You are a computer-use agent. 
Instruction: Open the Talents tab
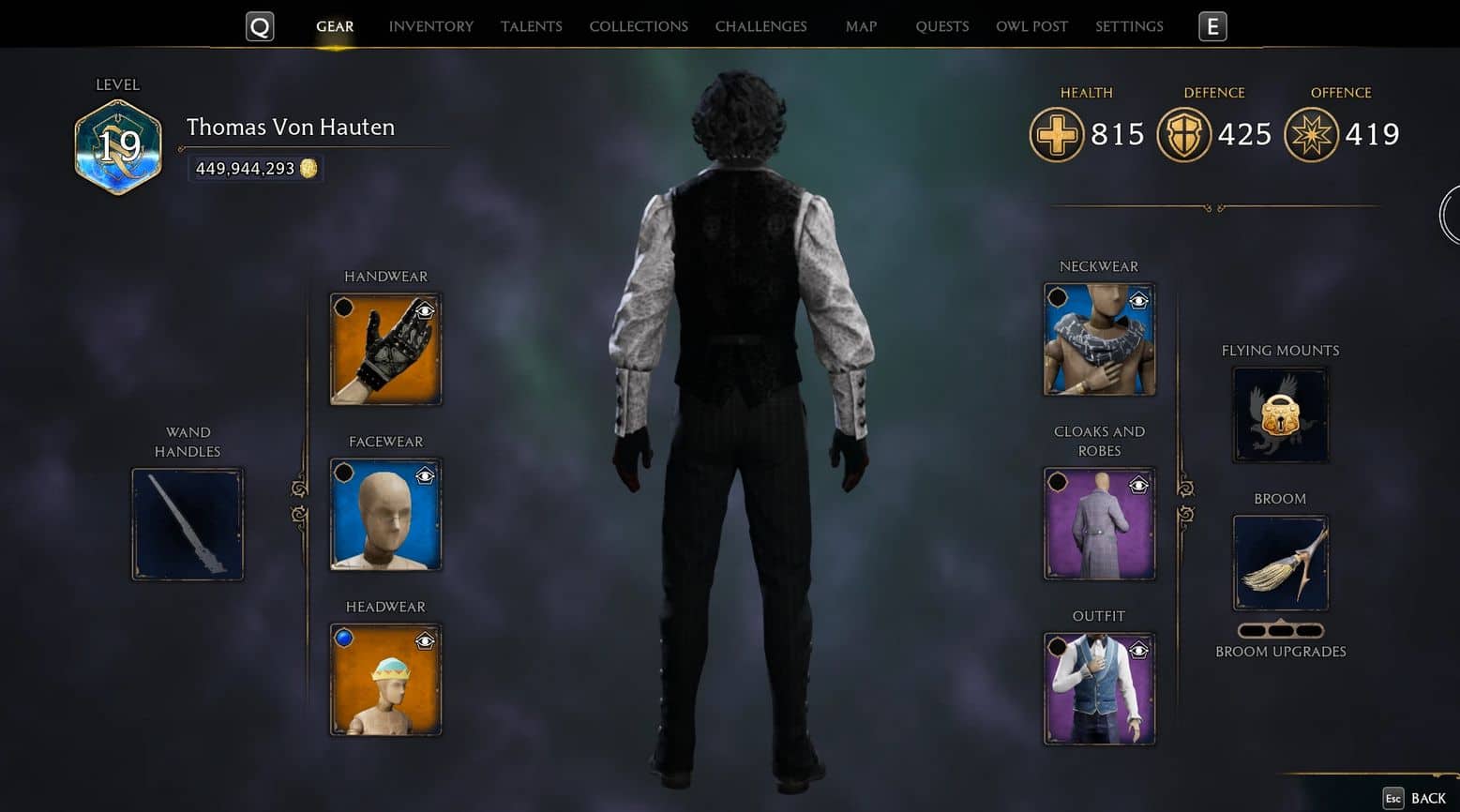pos(531,26)
